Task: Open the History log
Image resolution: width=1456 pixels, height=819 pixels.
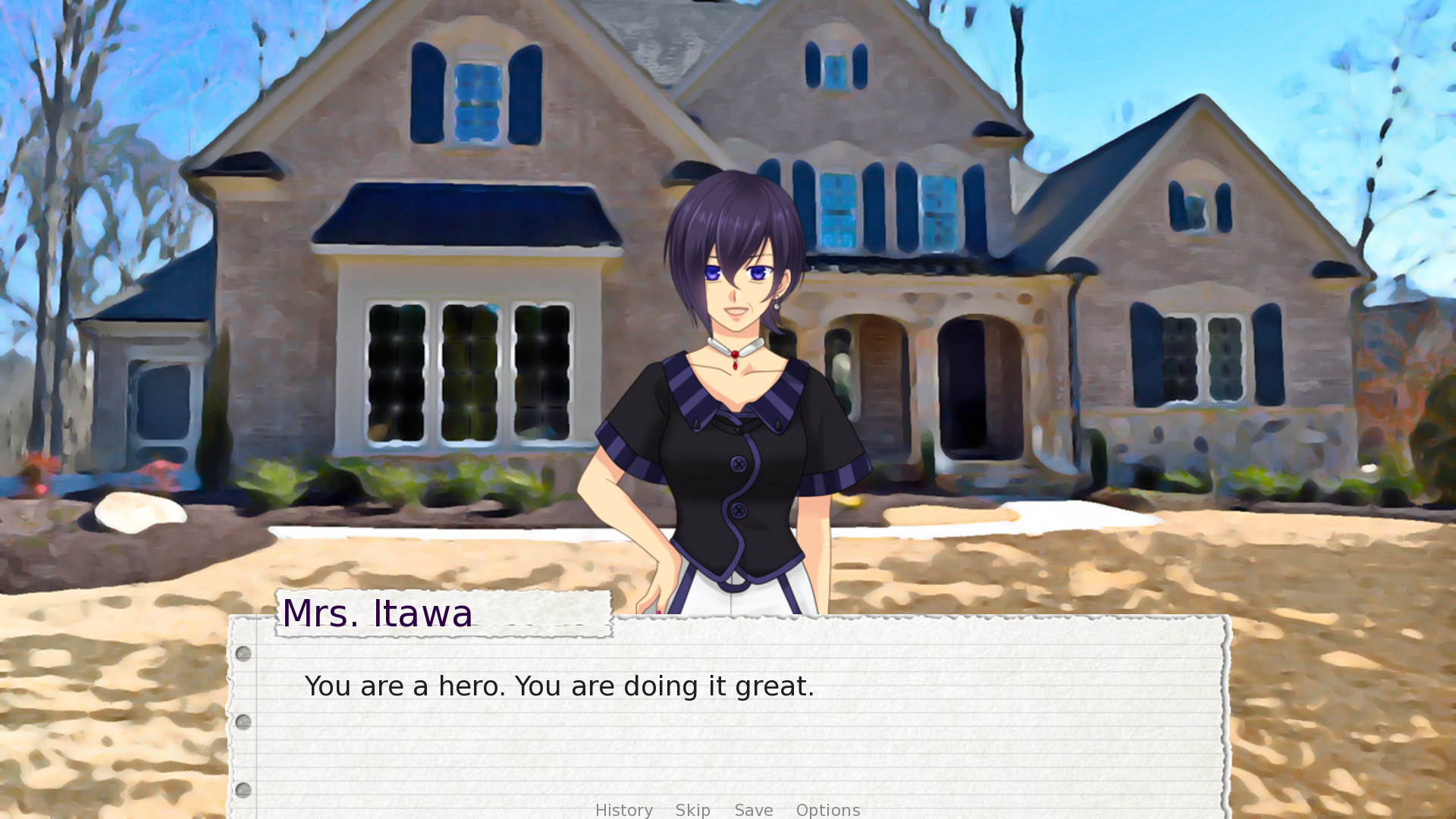Action: 623,810
